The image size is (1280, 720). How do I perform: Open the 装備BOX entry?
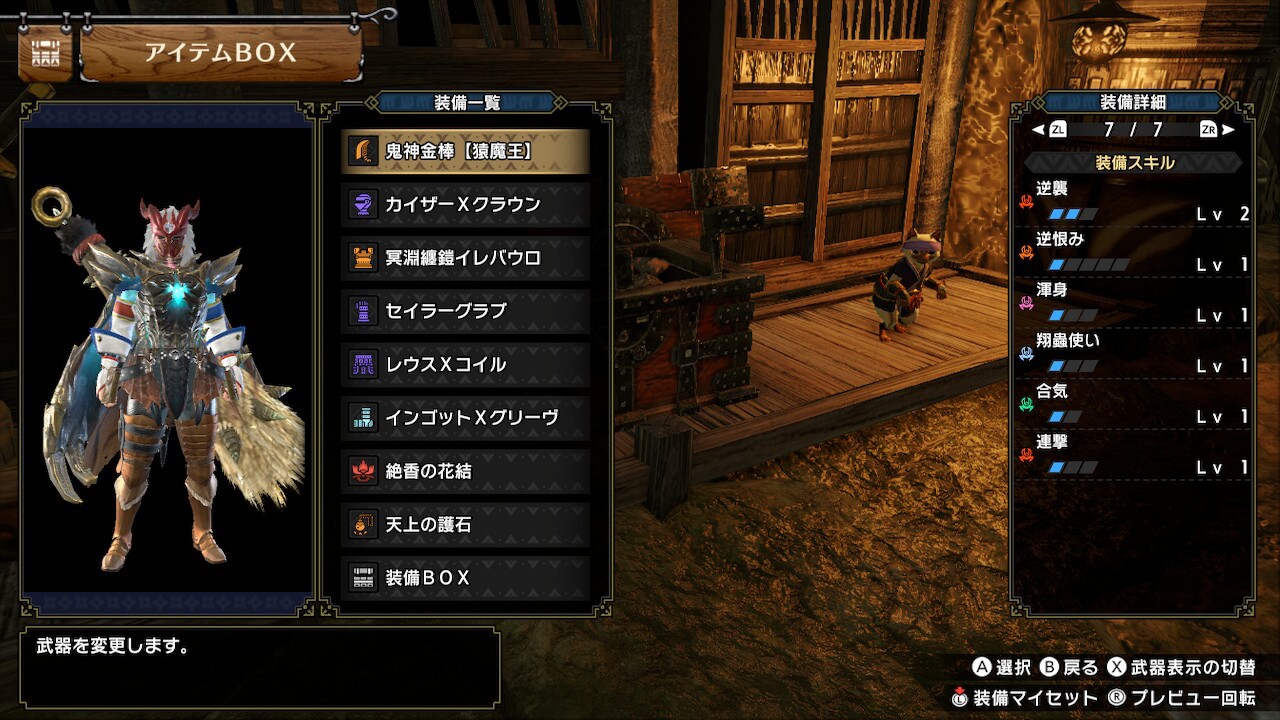click(x=465, y=577)
